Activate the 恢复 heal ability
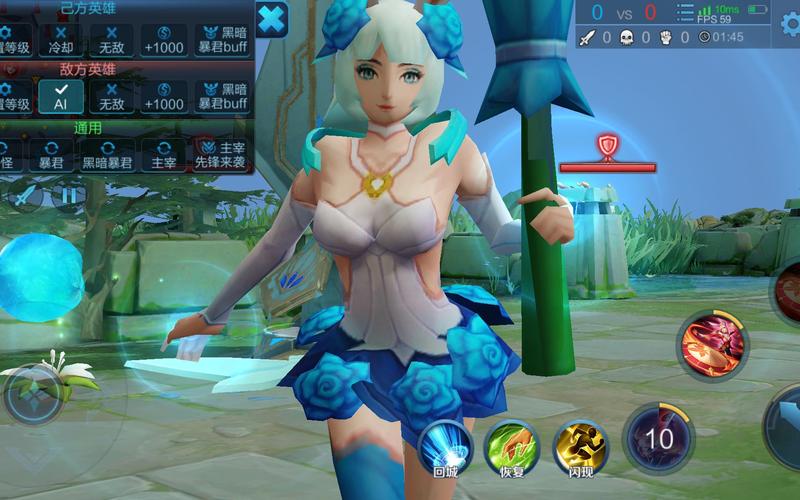Screen dimensions: 800x500 pyautogui.click(x=512, y=447)
